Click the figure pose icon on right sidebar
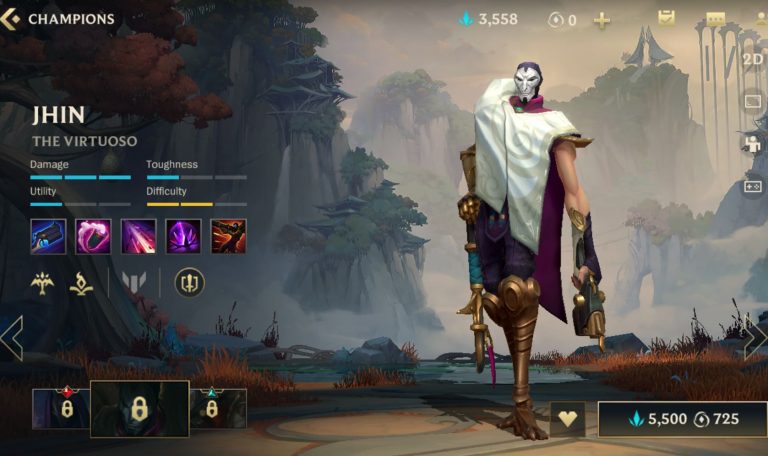The height and width of the screenshot is (456, 768). coord(752,144)
